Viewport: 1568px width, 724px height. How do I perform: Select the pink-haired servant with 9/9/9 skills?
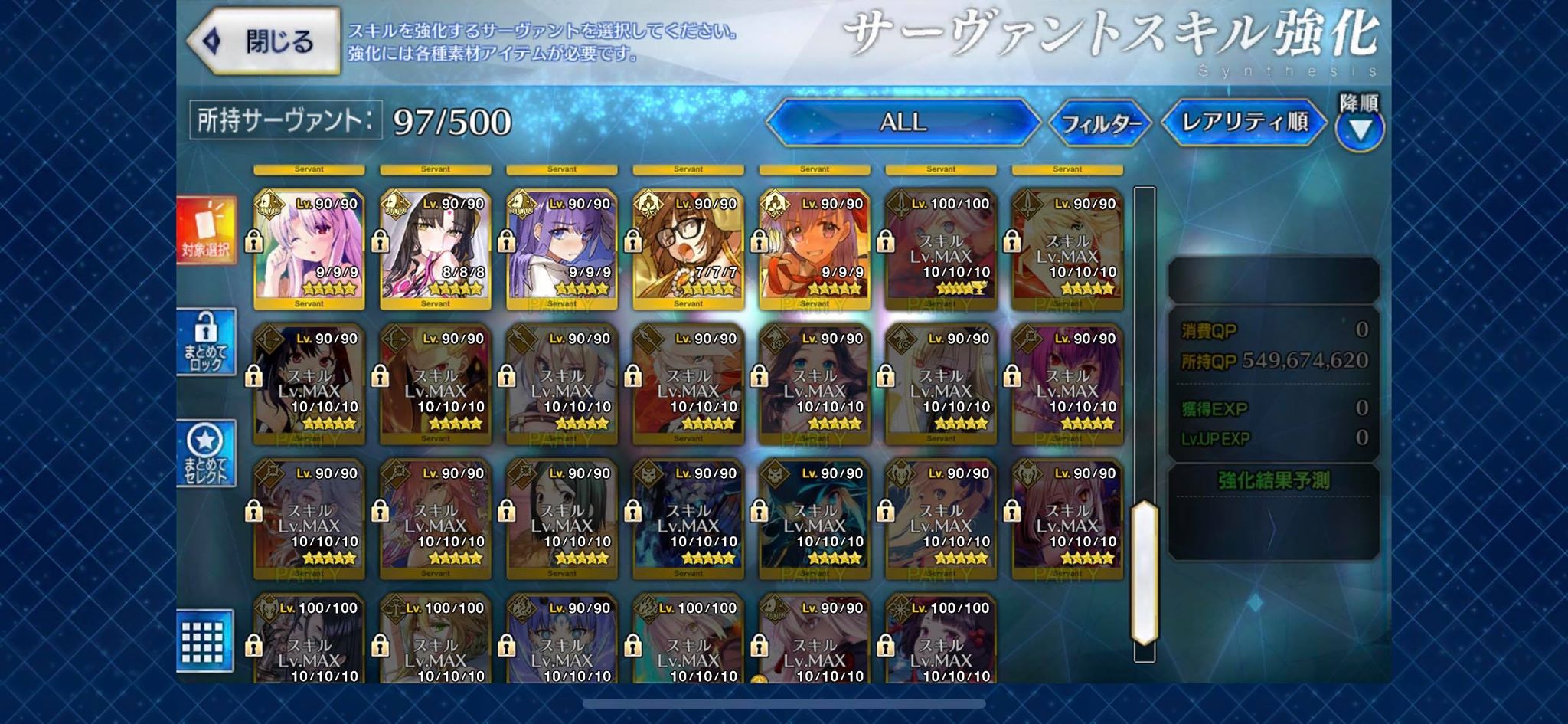309,247
